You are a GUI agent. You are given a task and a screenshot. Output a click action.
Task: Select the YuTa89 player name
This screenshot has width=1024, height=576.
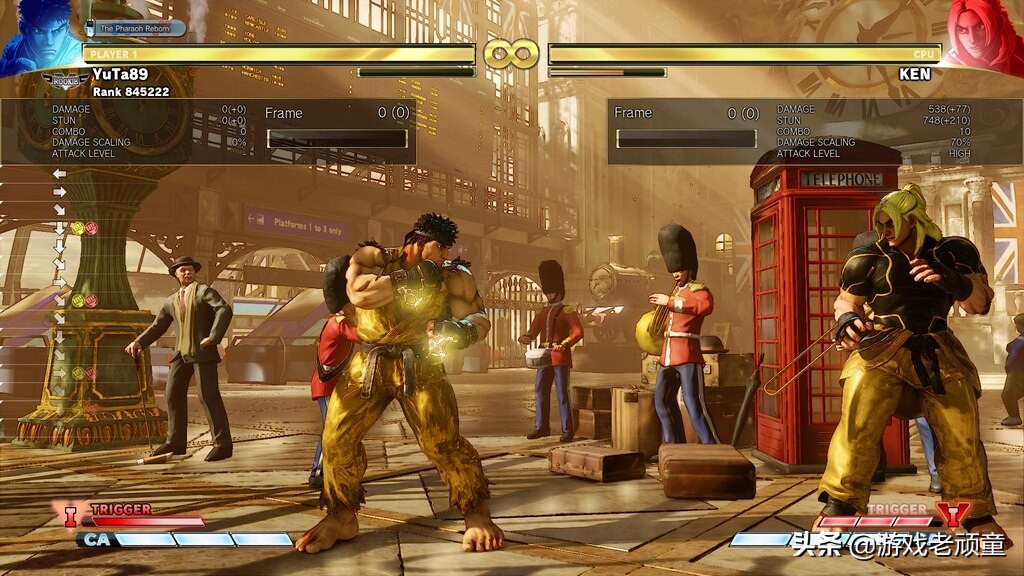coord(120,74)
